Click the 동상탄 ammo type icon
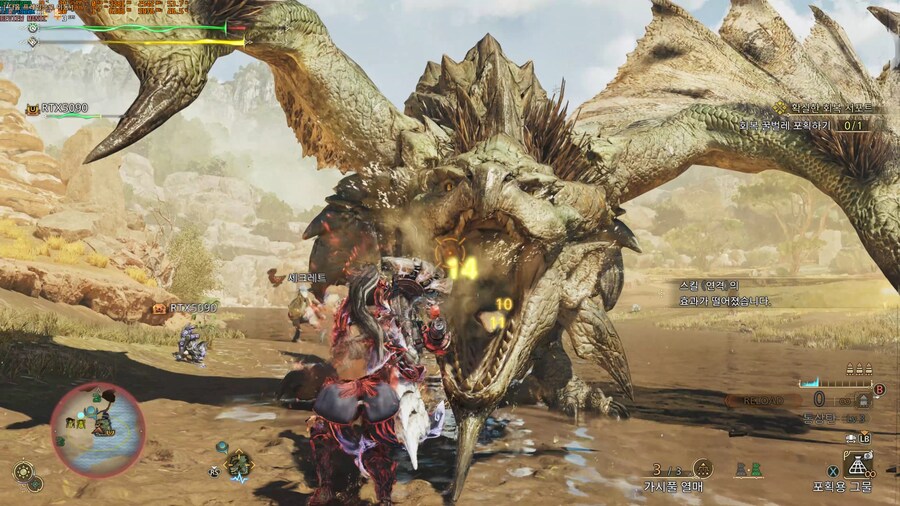The width and height of the screenshot is (900, 506). click(861, 401)
